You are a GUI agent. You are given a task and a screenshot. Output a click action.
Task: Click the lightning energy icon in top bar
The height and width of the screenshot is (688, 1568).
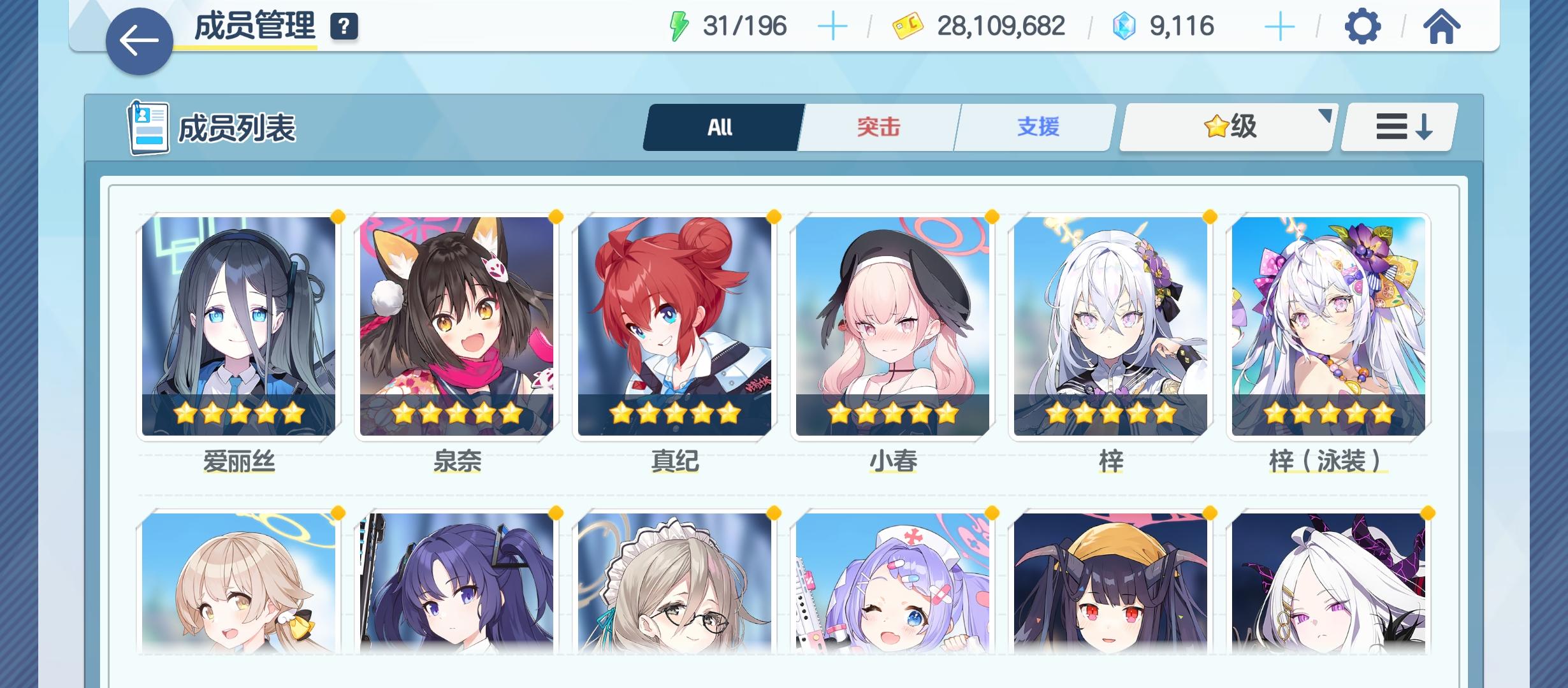[x=680, y=25]
